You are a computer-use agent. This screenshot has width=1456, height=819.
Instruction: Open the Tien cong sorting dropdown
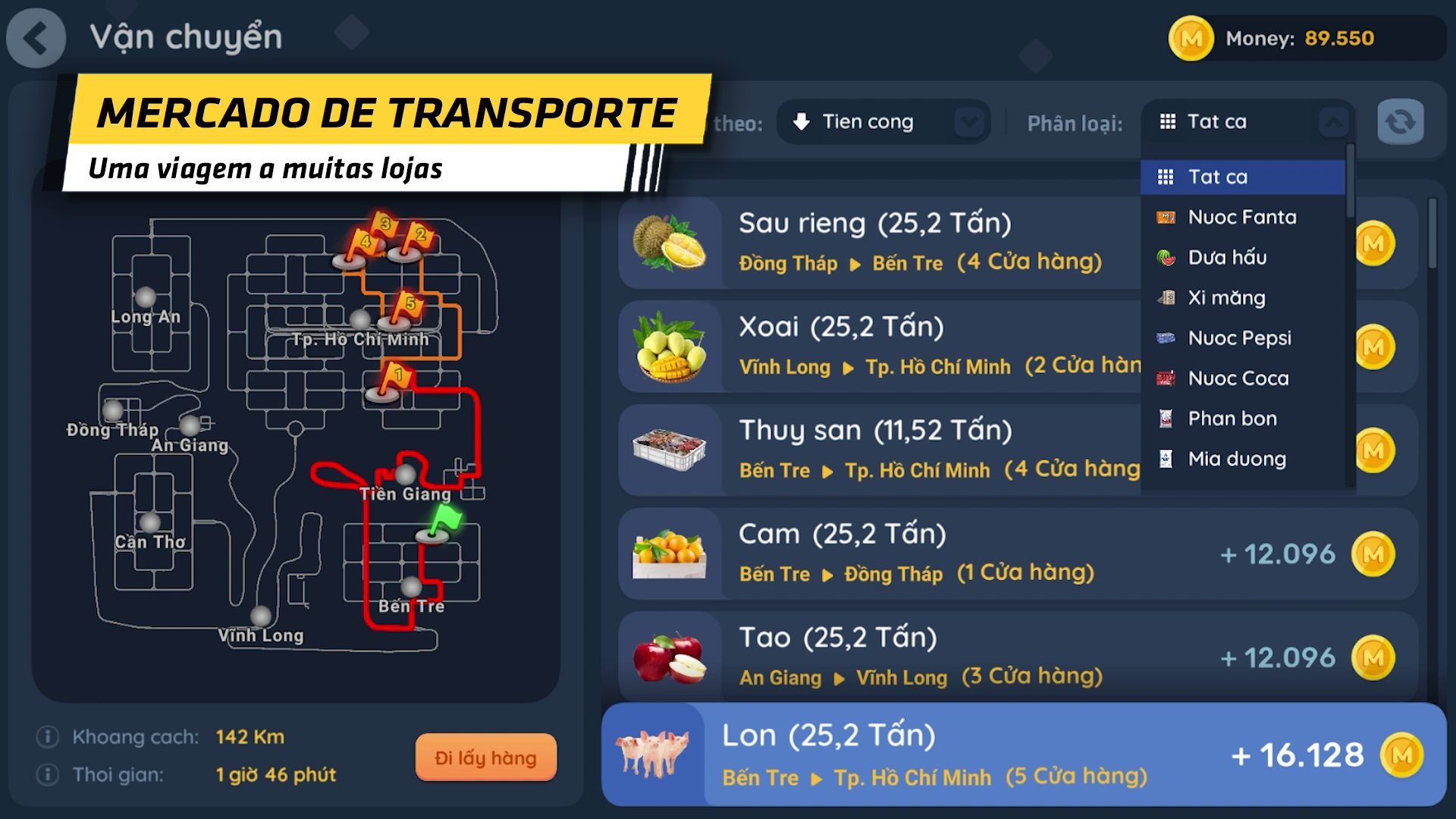883,121
